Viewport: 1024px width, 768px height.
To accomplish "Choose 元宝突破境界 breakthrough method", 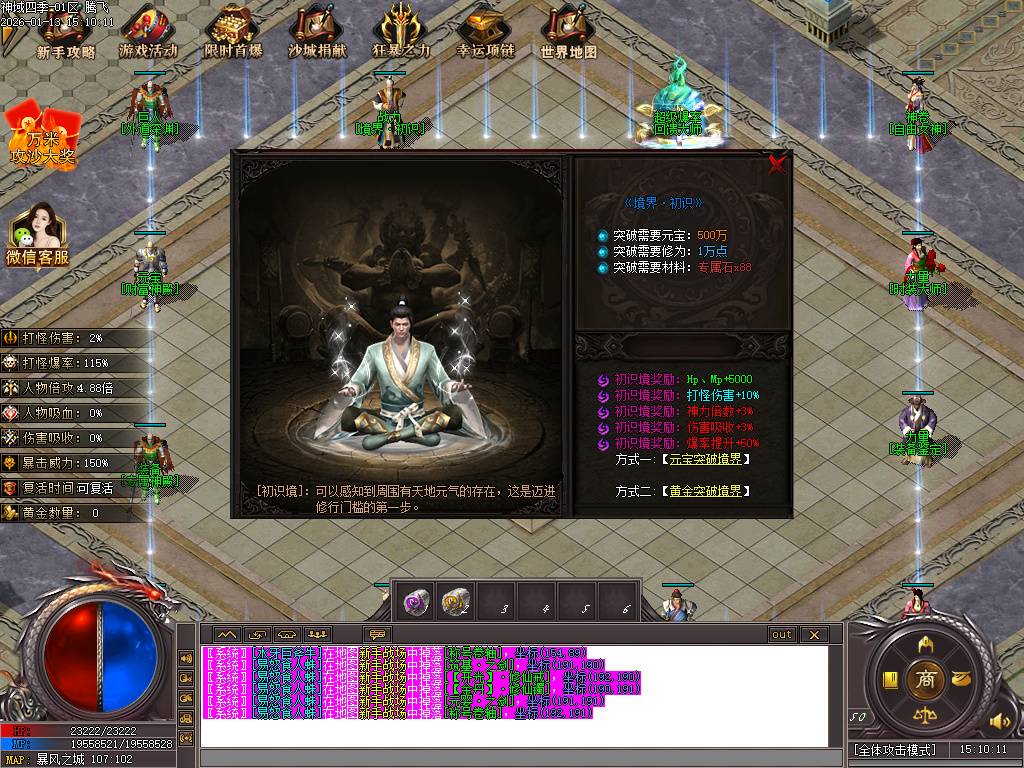I will tap(704, 459).
